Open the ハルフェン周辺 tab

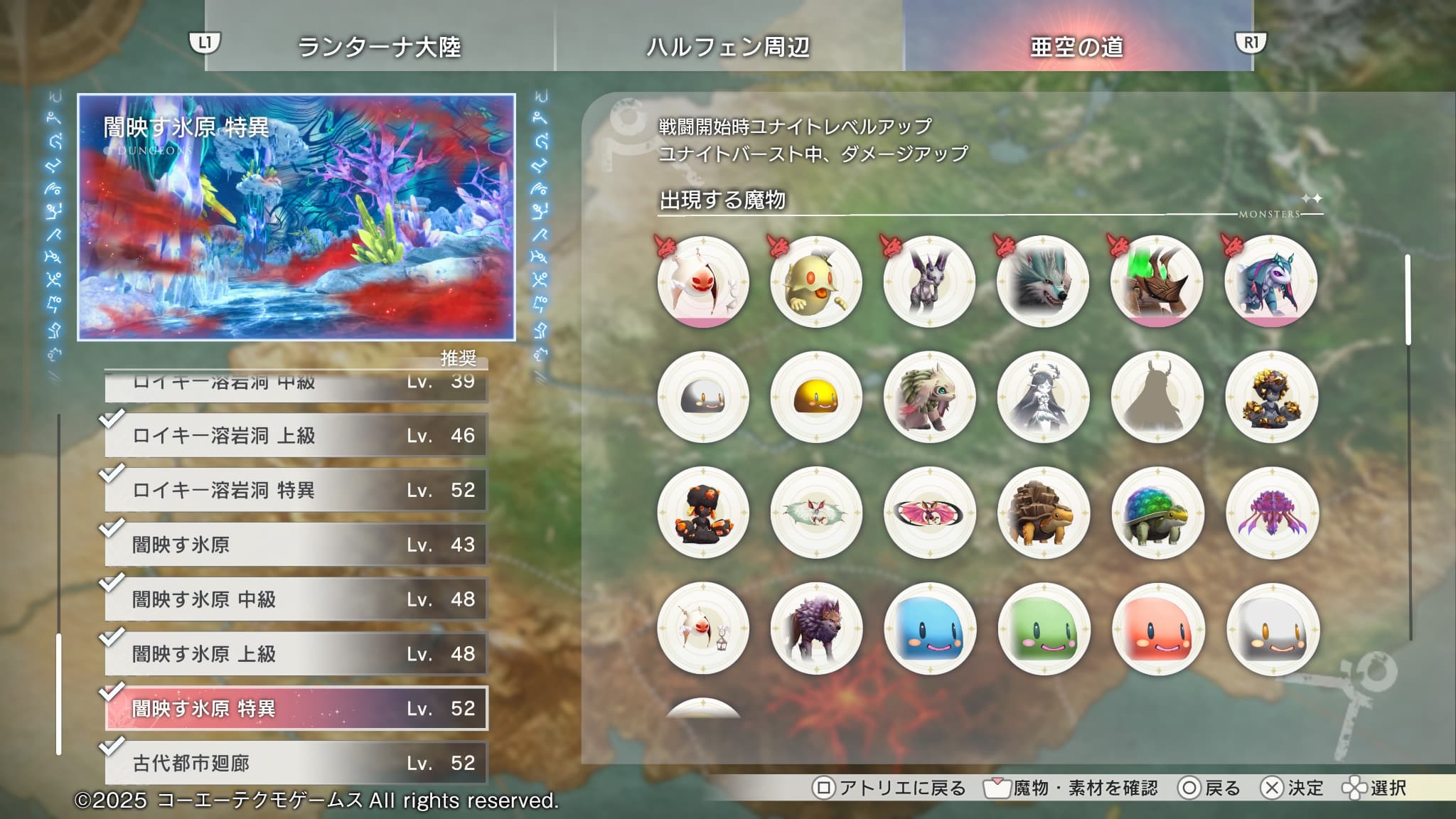[x=728, y=47]
